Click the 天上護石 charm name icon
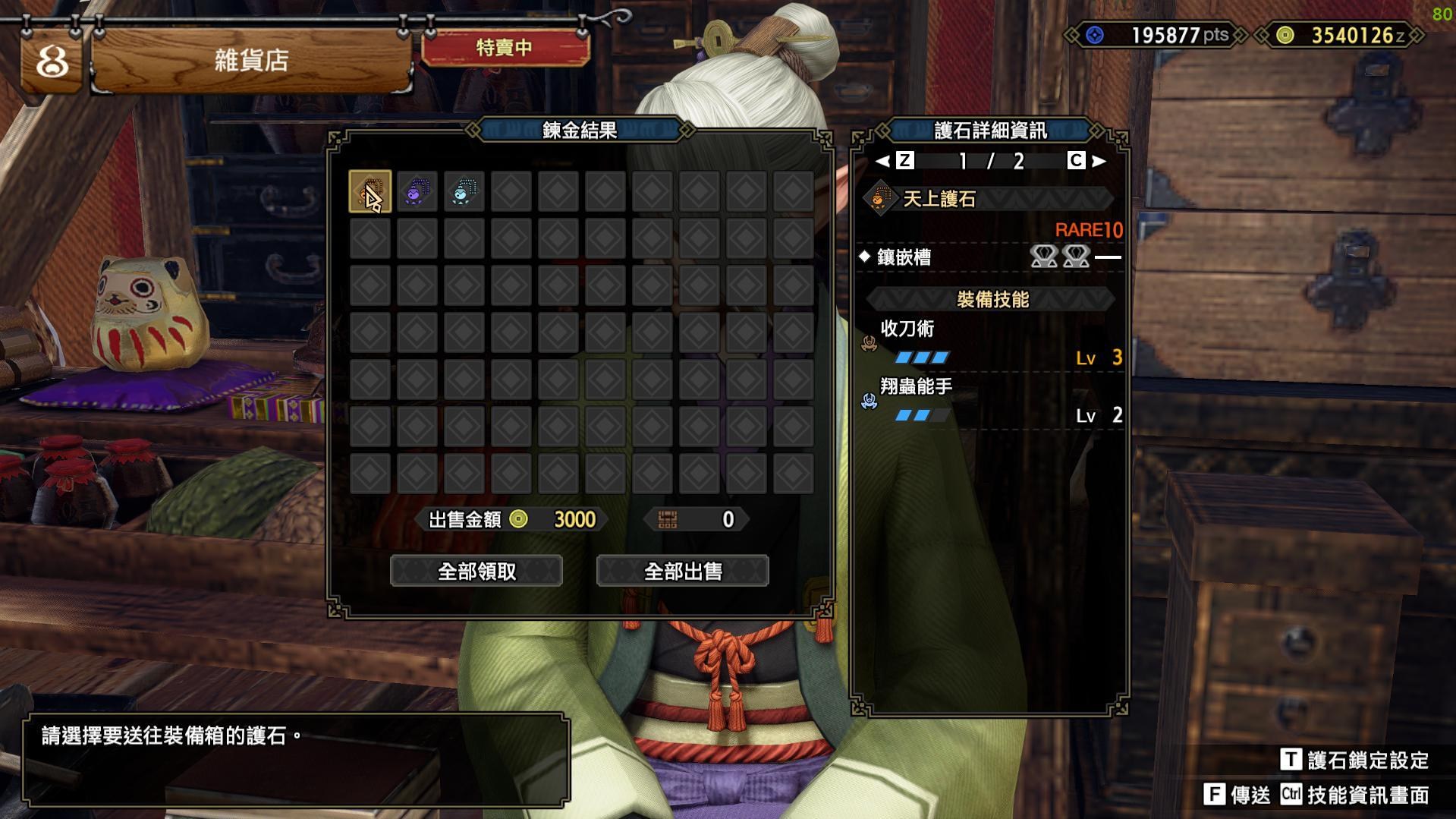The height and width of the screenshot is (819, 1456). [x=880, y=199]
